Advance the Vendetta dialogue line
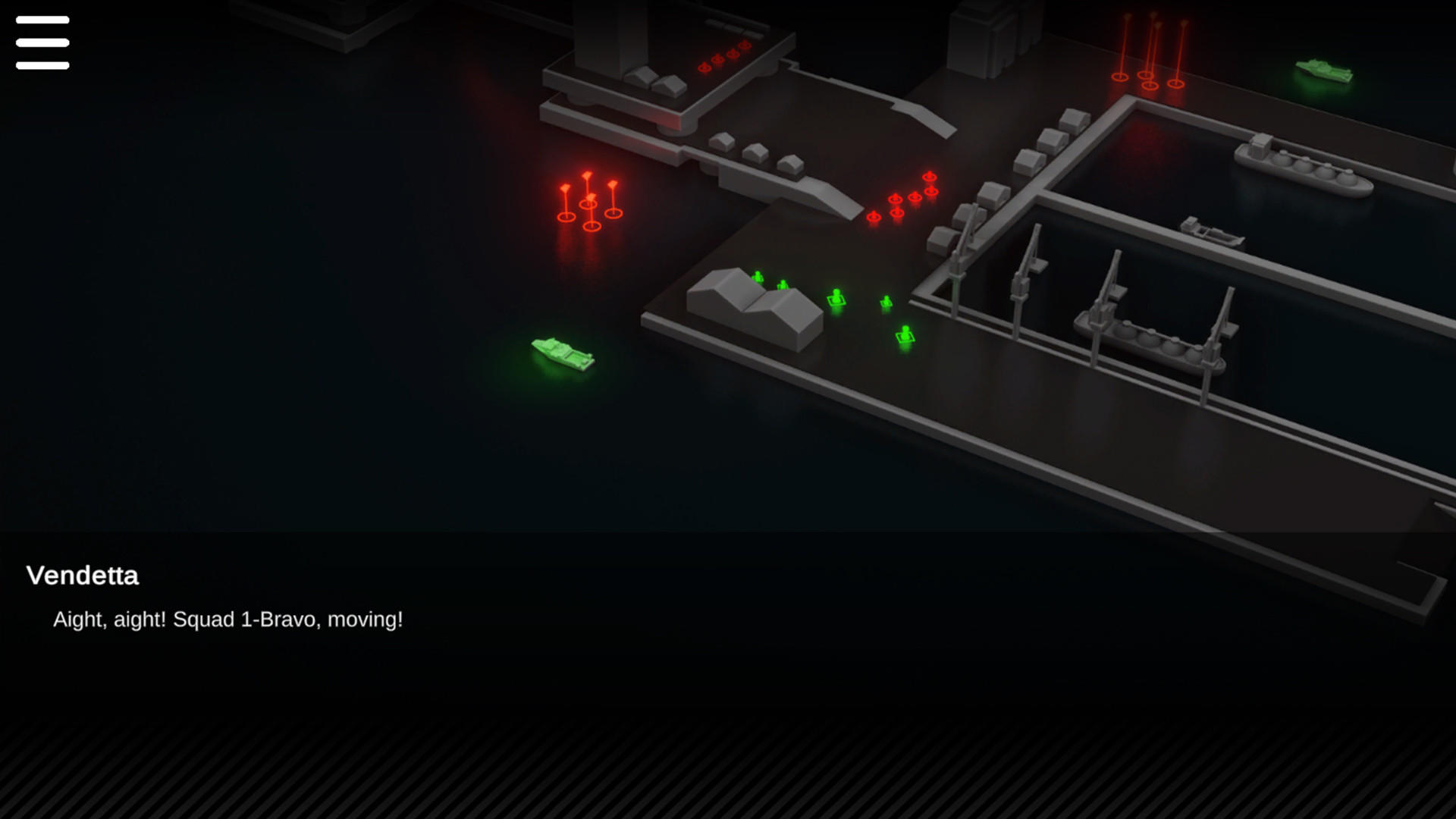The height and width of the screenshot is (819, 1456). click(227, 619)
